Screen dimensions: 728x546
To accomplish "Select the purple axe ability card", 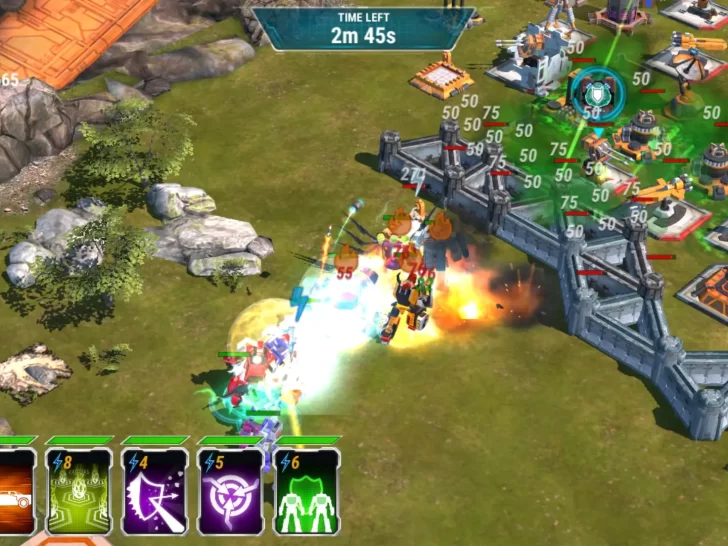I will coord(155,492).
